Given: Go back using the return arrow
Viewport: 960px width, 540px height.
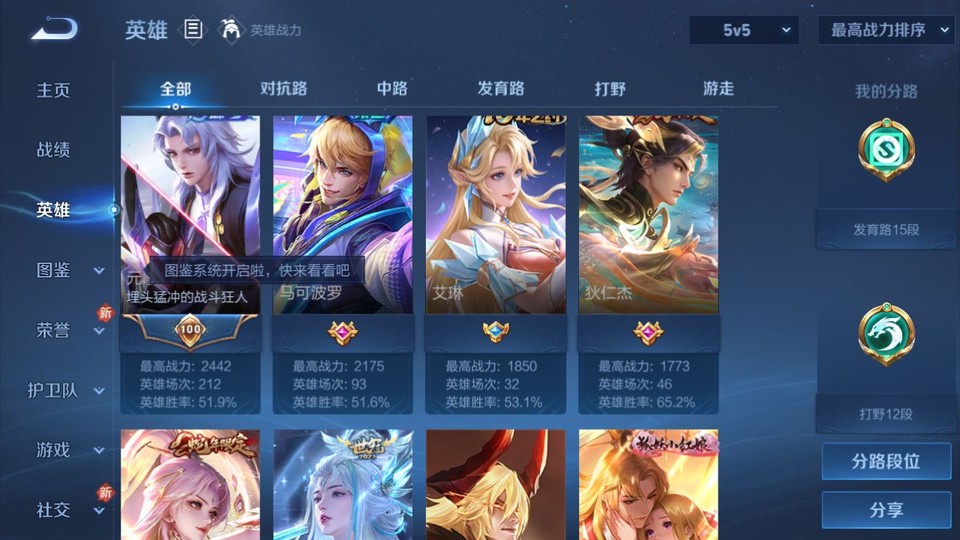Looking at the screenshot, I should pyautogui.click(x=54, y=30).
